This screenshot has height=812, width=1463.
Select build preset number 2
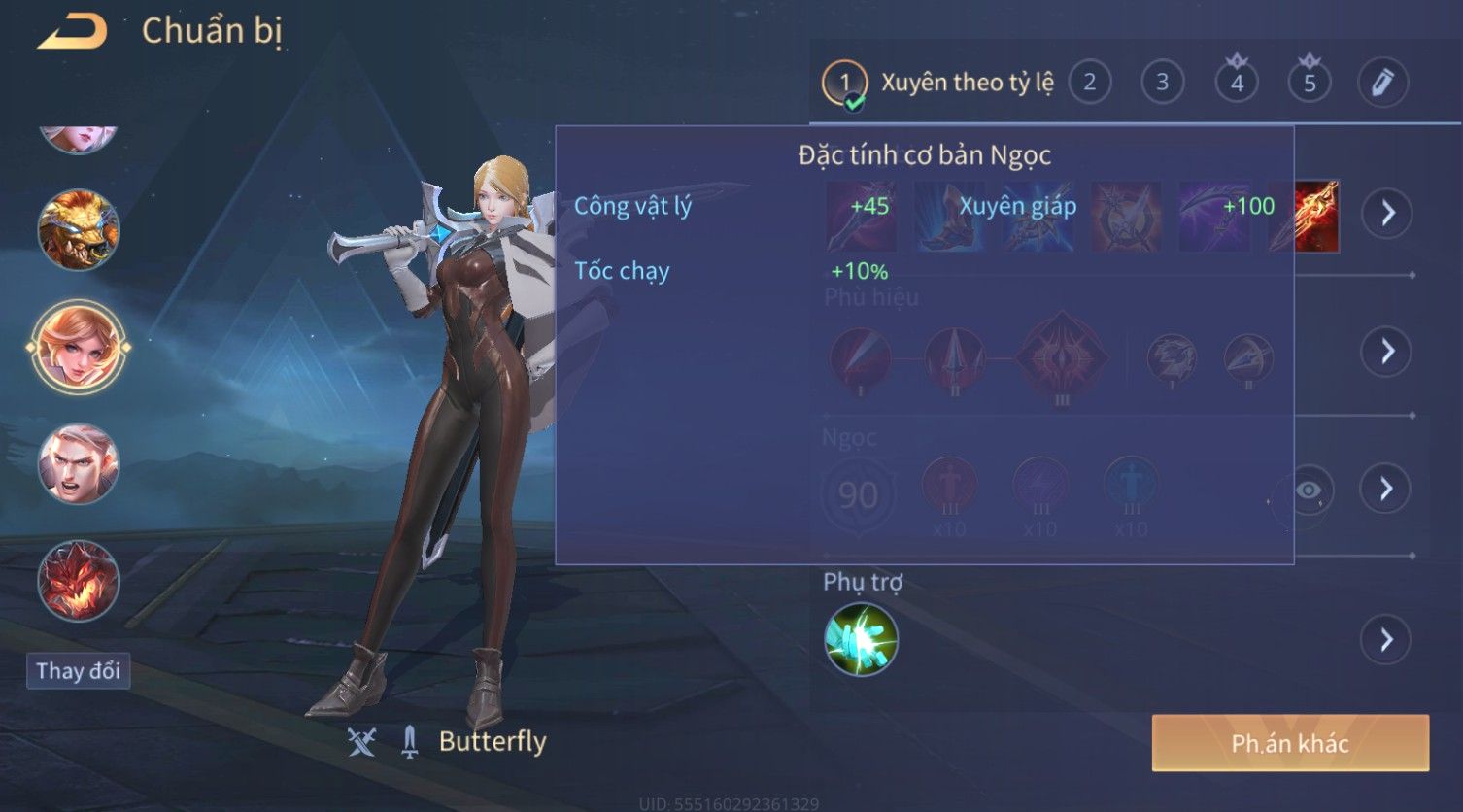(x=1090, y=83)
